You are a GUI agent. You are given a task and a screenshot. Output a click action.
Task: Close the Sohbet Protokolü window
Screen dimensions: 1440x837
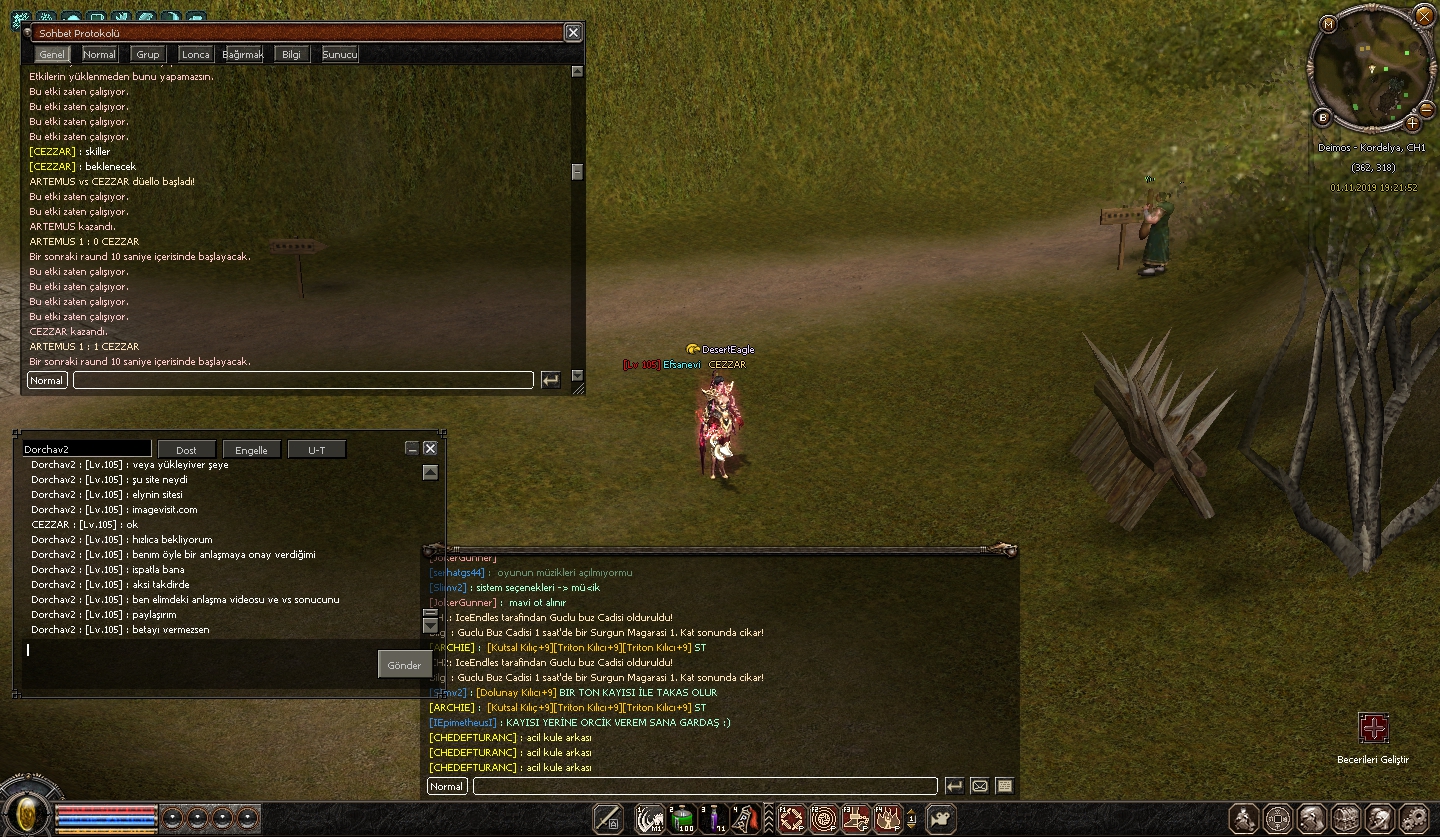tap(573, 32)
